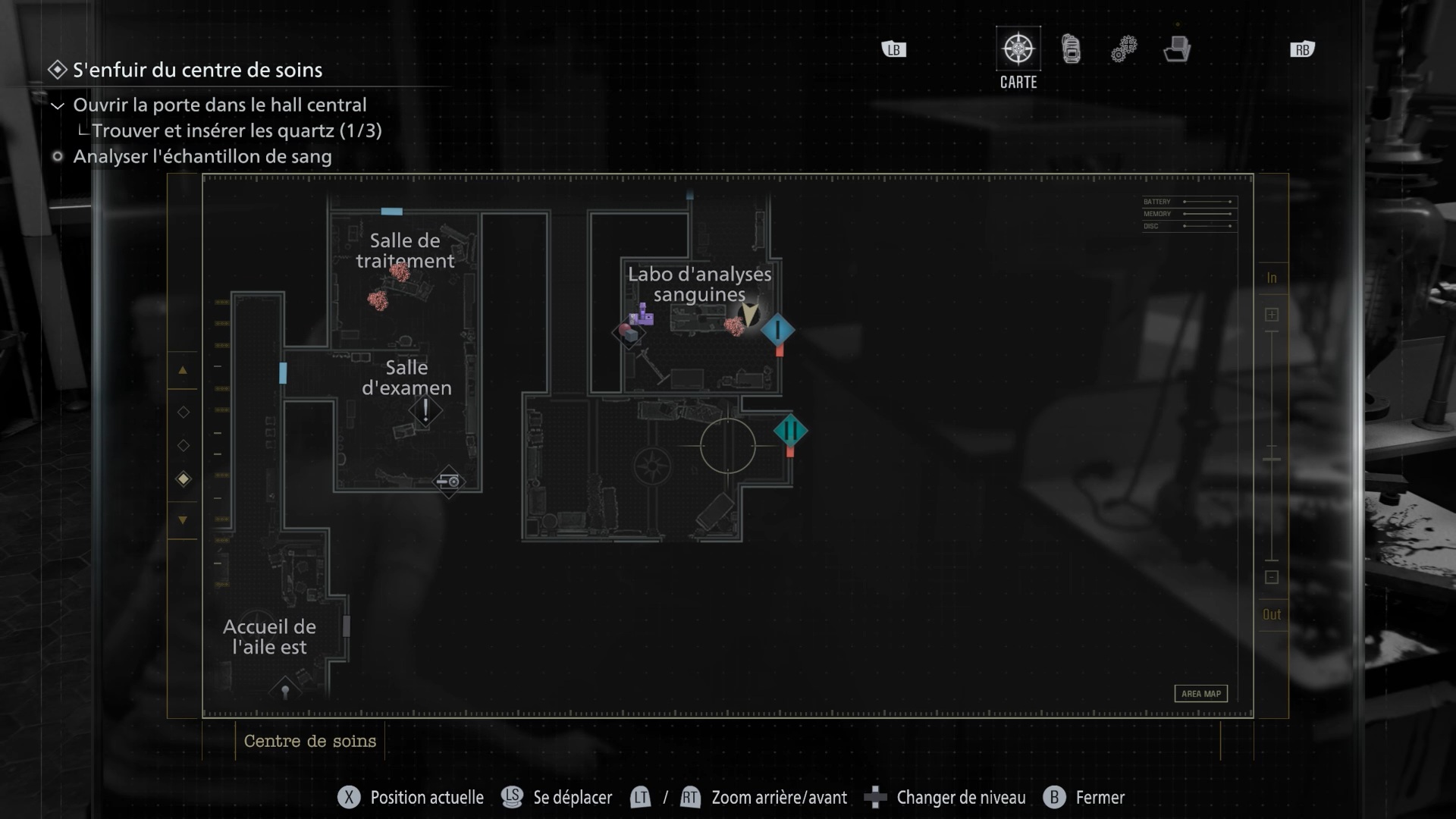
Task: Zoom the map out with minus button
Action: click(1272, 577)
